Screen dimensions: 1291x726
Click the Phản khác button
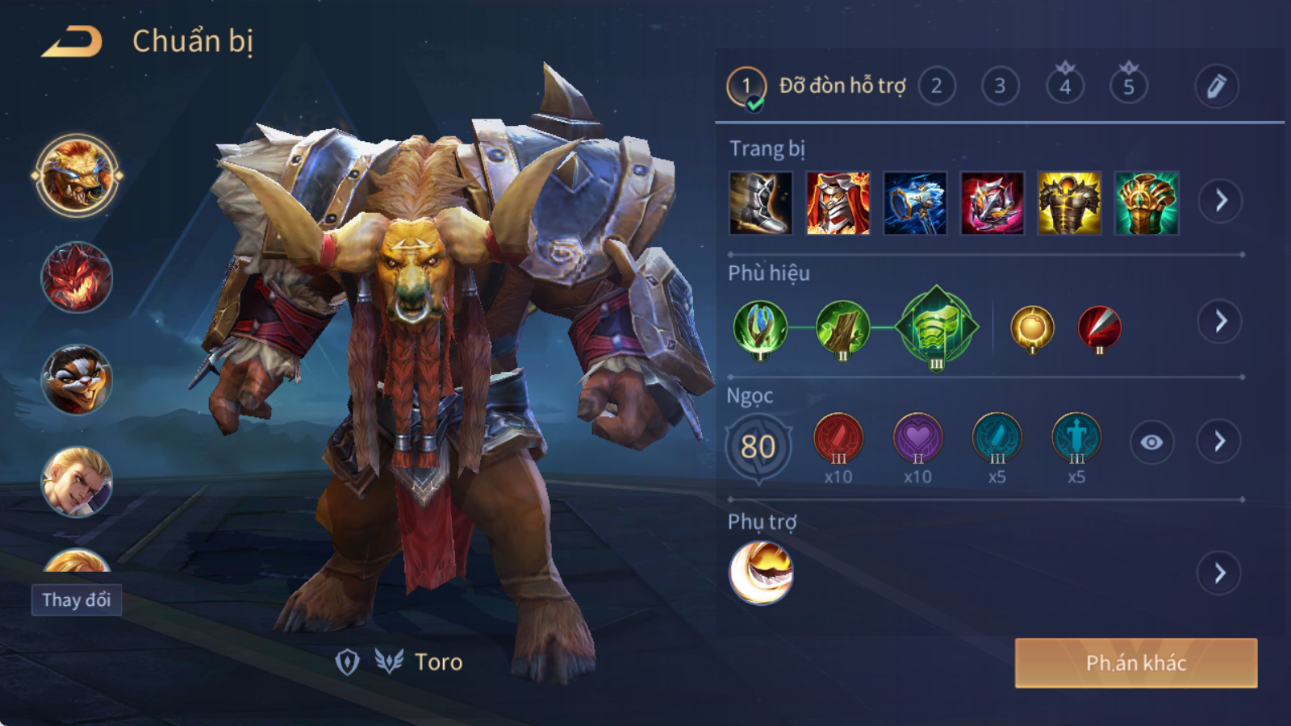coord(1136,663)
